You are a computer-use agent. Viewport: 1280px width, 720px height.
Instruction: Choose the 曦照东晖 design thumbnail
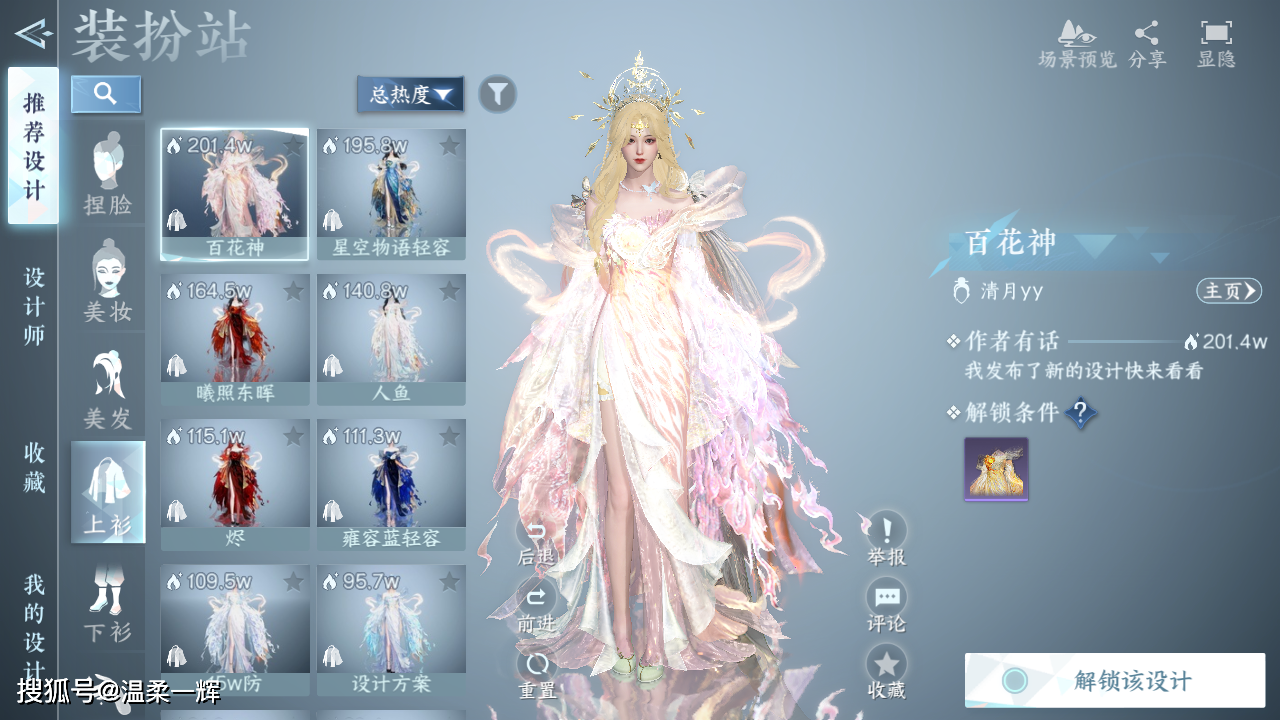point(235,340)
